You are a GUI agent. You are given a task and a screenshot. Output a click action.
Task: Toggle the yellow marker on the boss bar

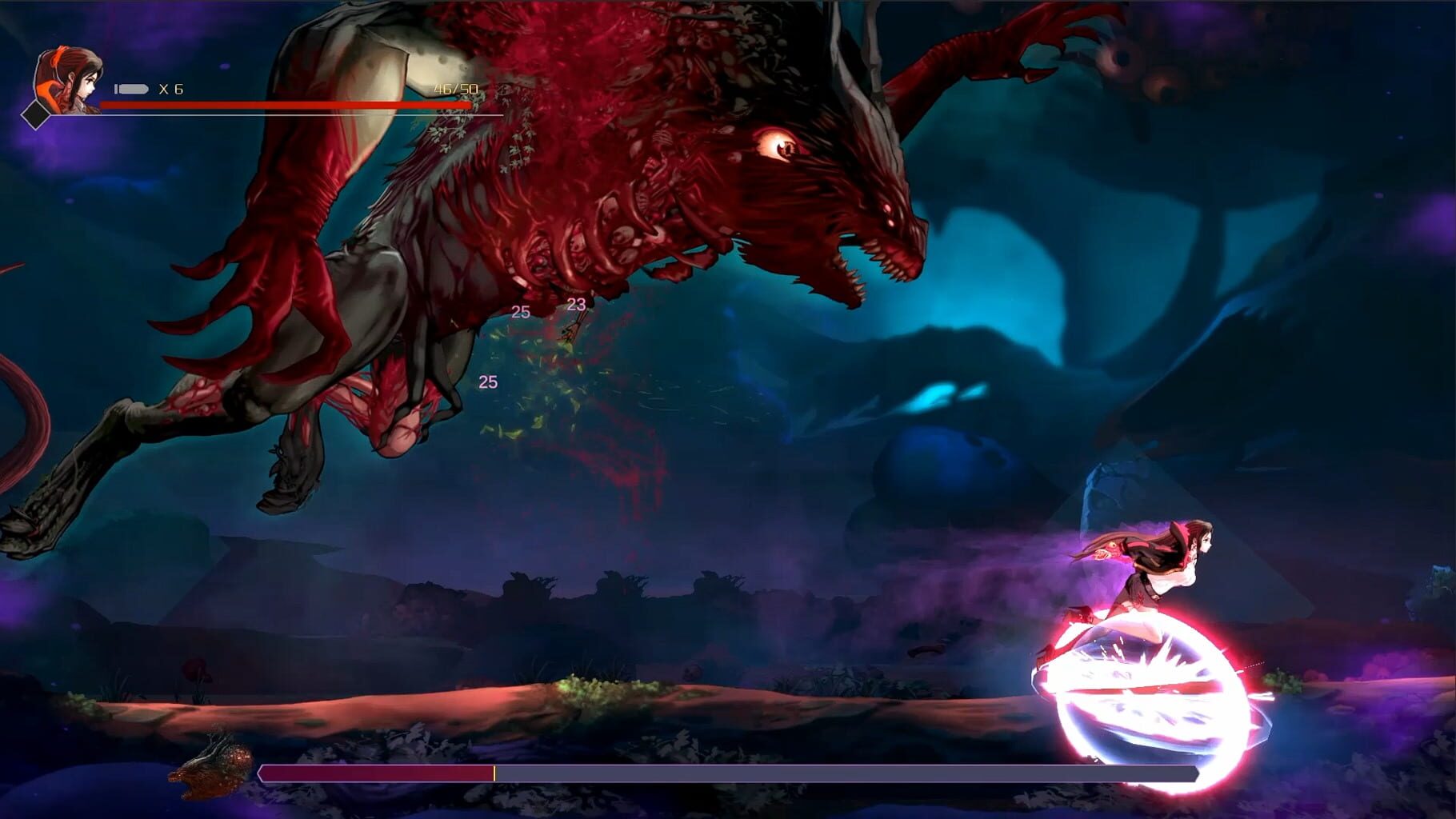tap(496, 773)
